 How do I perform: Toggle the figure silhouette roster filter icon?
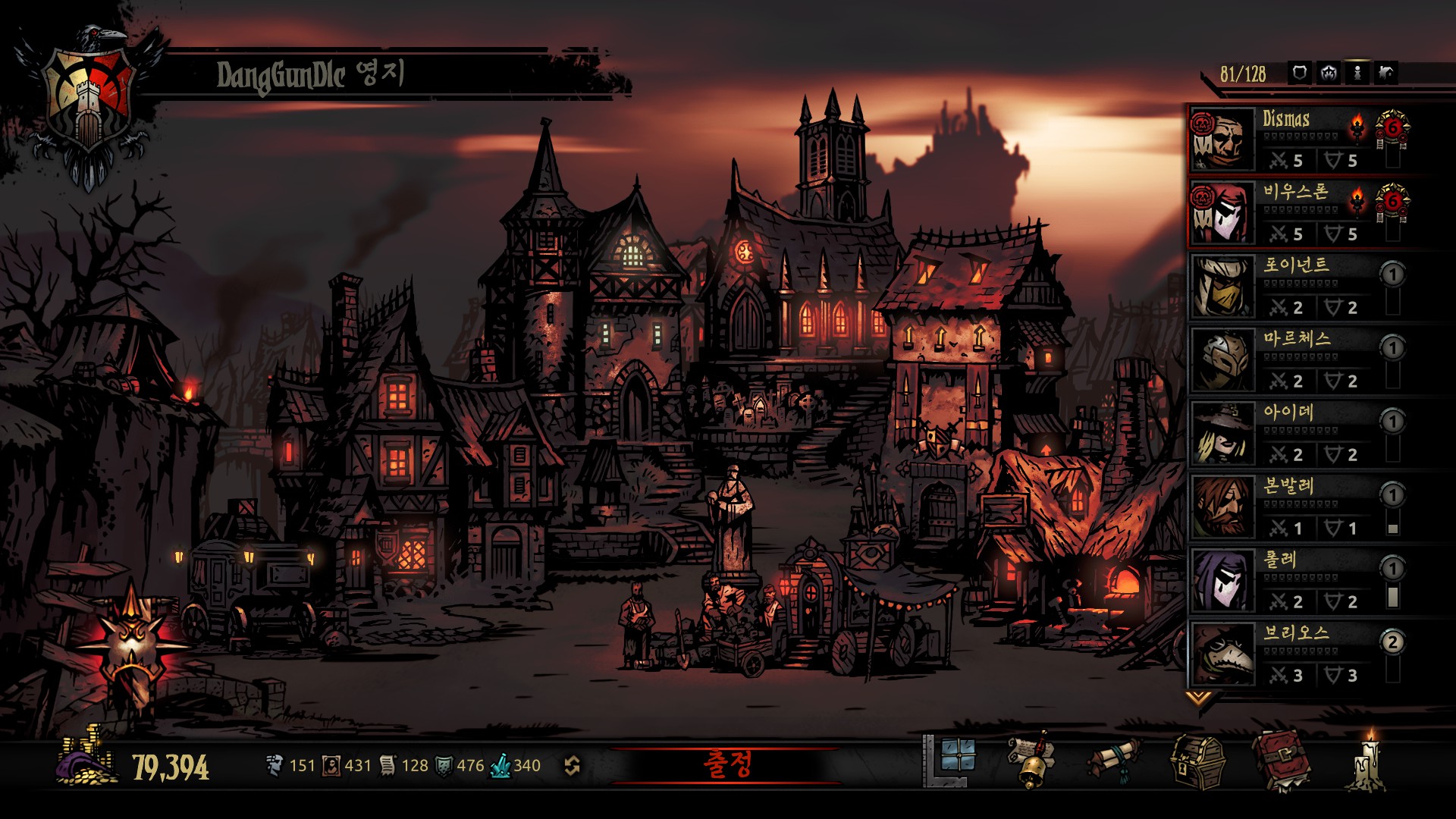tap(1357, 74)
